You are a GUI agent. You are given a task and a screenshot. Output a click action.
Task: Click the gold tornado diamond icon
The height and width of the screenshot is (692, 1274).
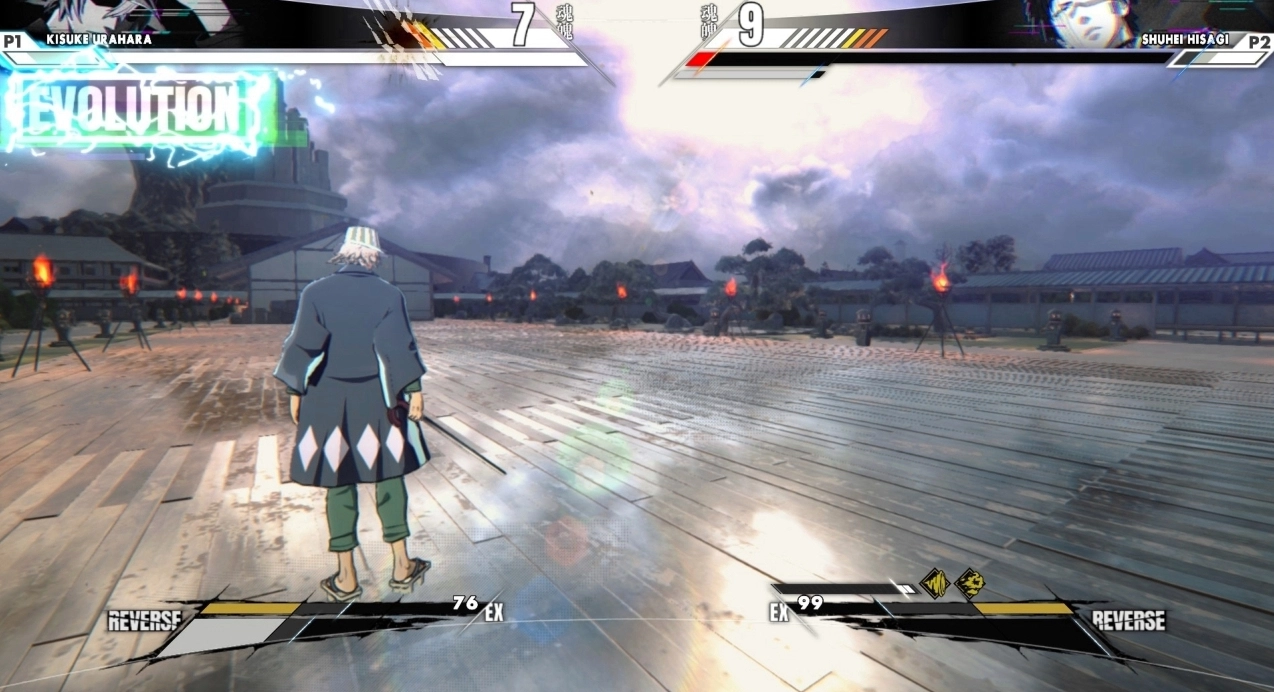pos(934,583)
